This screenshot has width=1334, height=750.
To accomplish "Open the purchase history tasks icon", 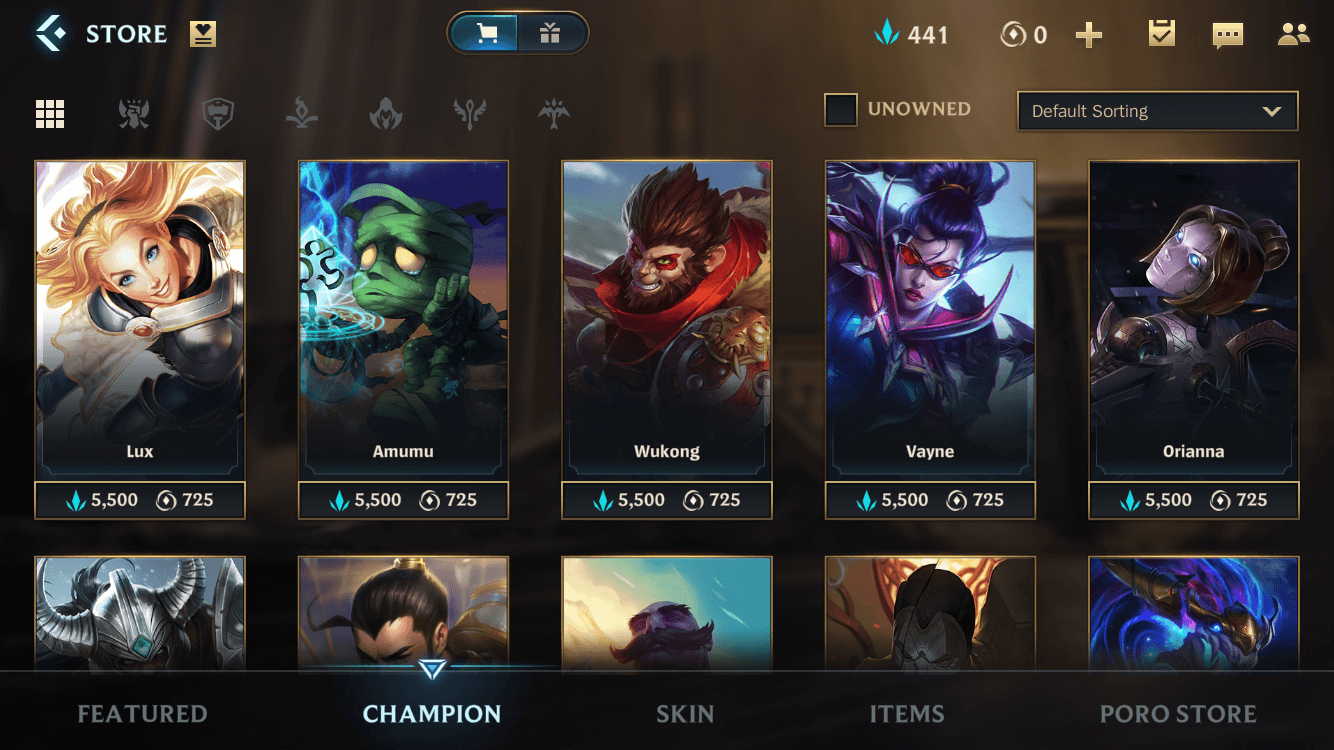I will [x=1160, y=33].
